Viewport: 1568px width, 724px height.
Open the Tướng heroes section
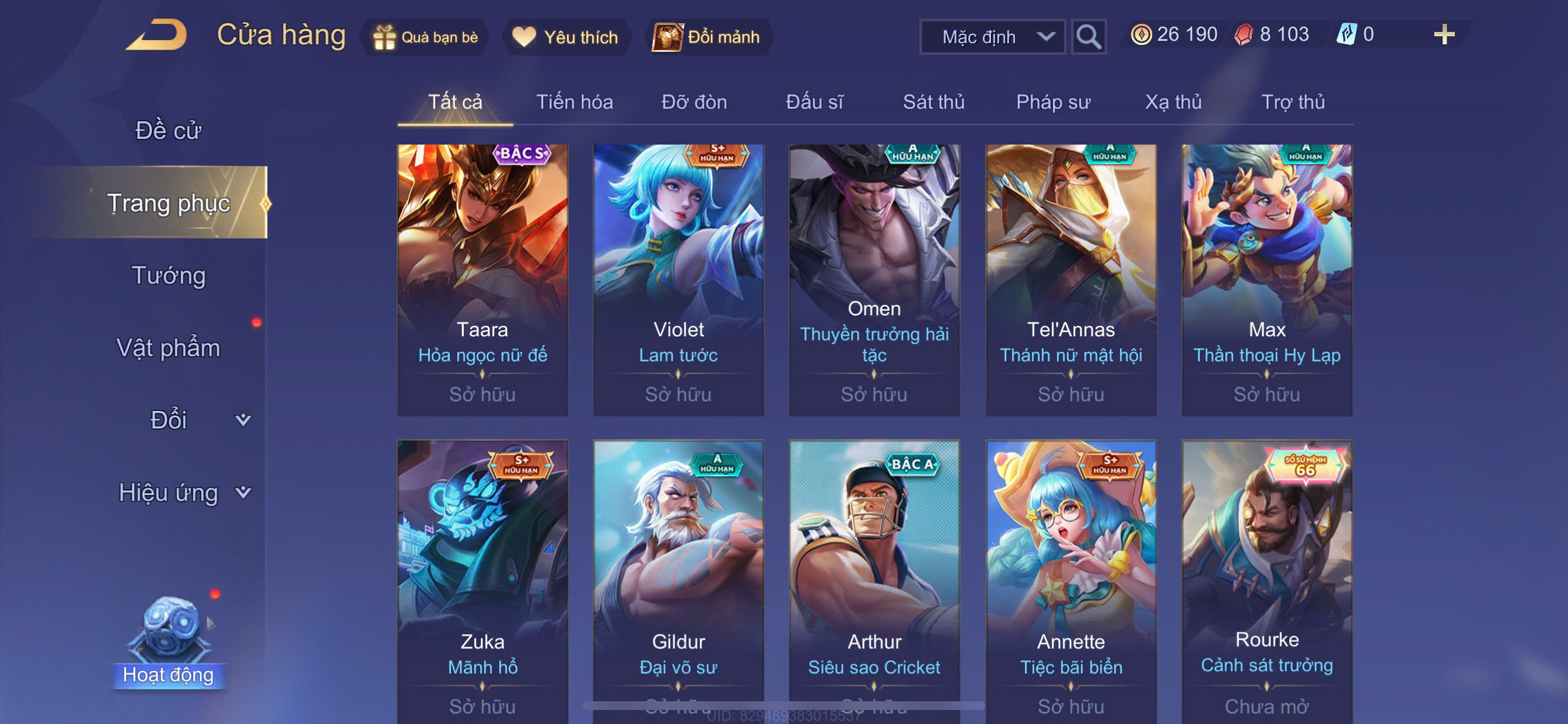pos(169,275)
